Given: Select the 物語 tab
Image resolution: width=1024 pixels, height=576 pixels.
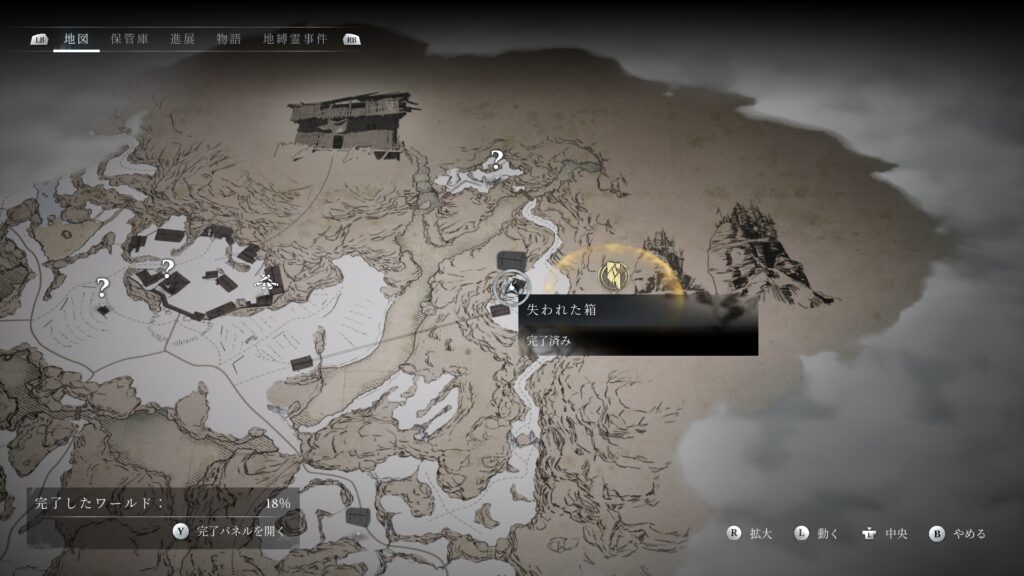Looking at the screenshot, I should [x=229, y=39].
